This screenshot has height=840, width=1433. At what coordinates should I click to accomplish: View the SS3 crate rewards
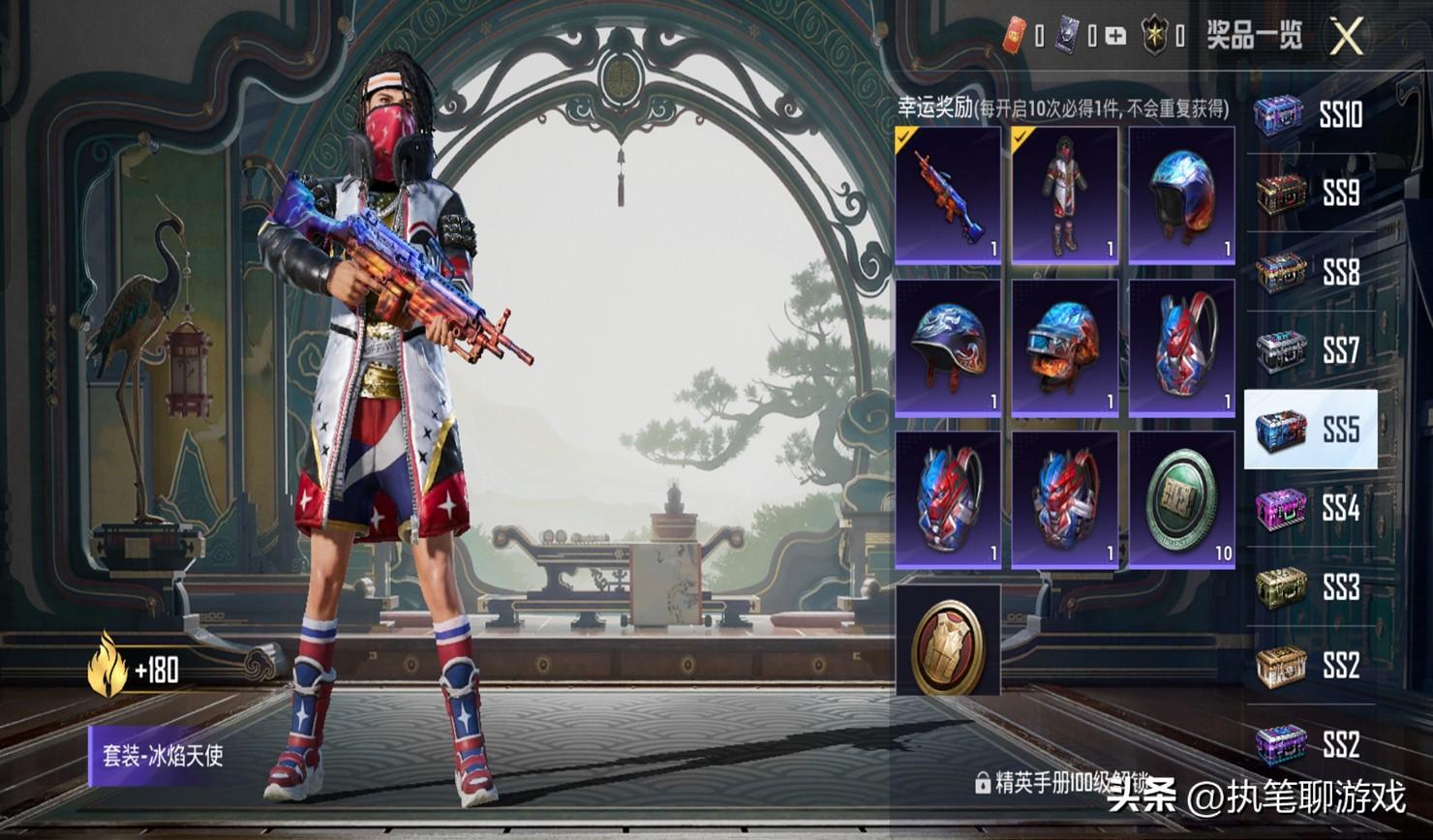1310,587
